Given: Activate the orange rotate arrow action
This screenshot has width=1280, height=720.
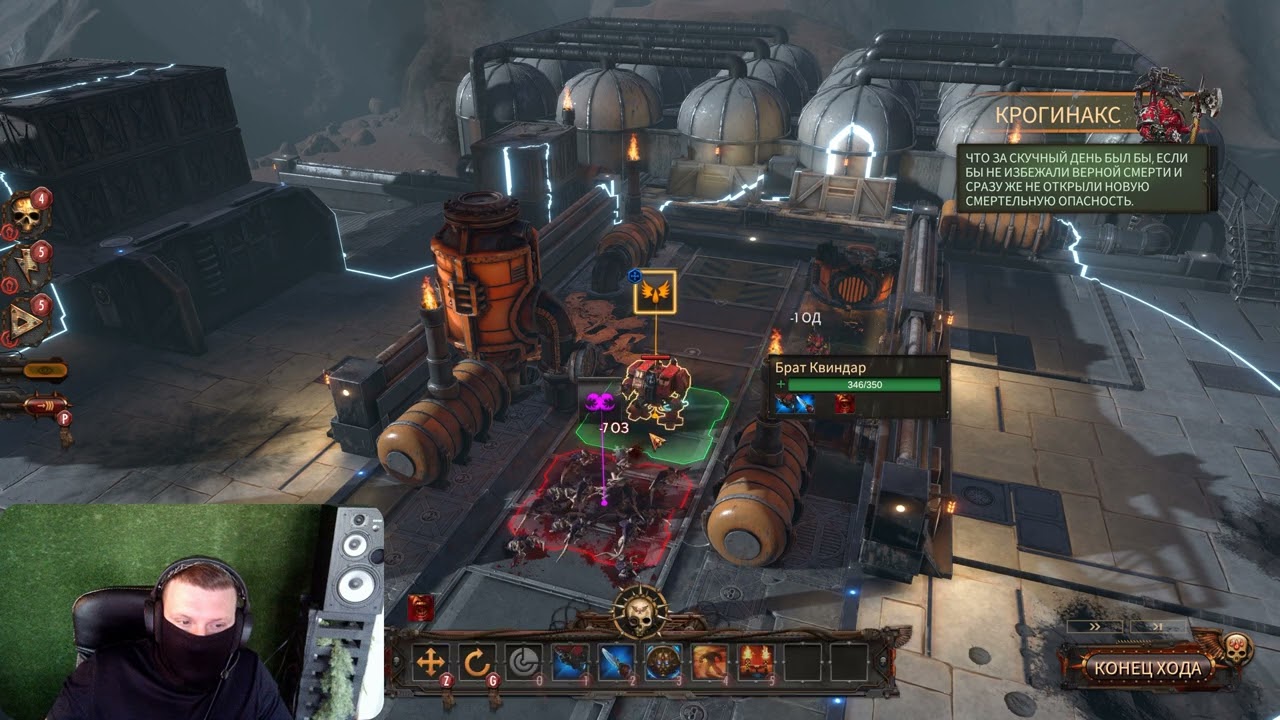Looking at the screenshot, I should pyautogui.click(x=477, y=662).
